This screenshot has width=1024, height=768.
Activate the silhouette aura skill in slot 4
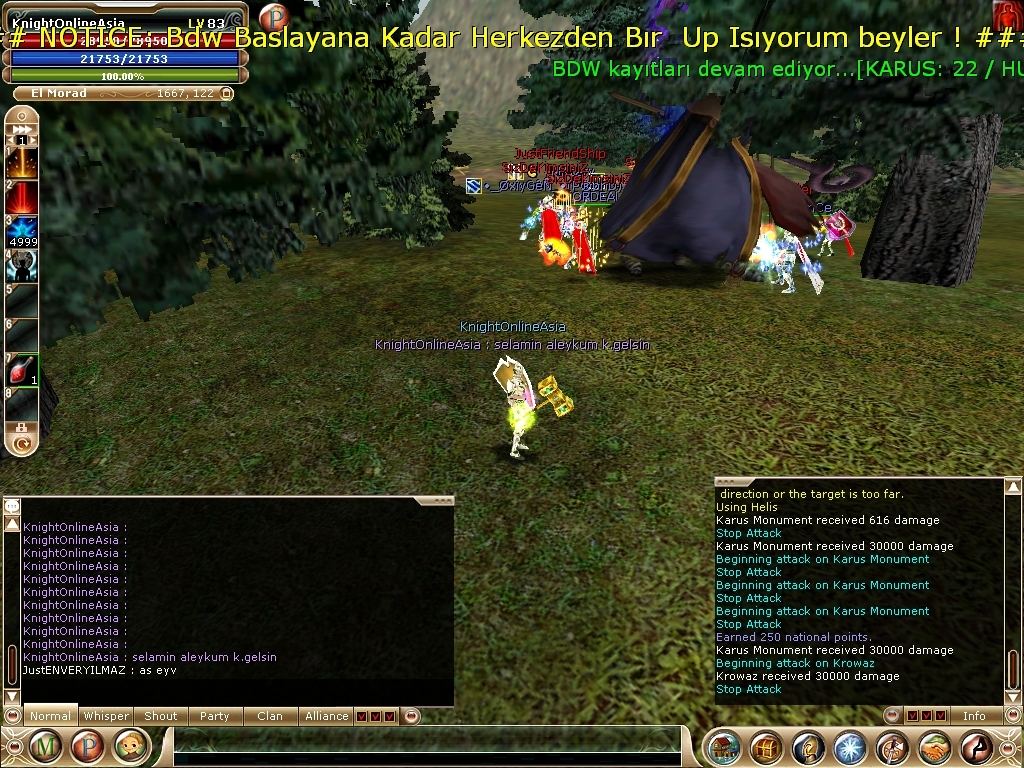pyautogui.click(x=22, y=266)
